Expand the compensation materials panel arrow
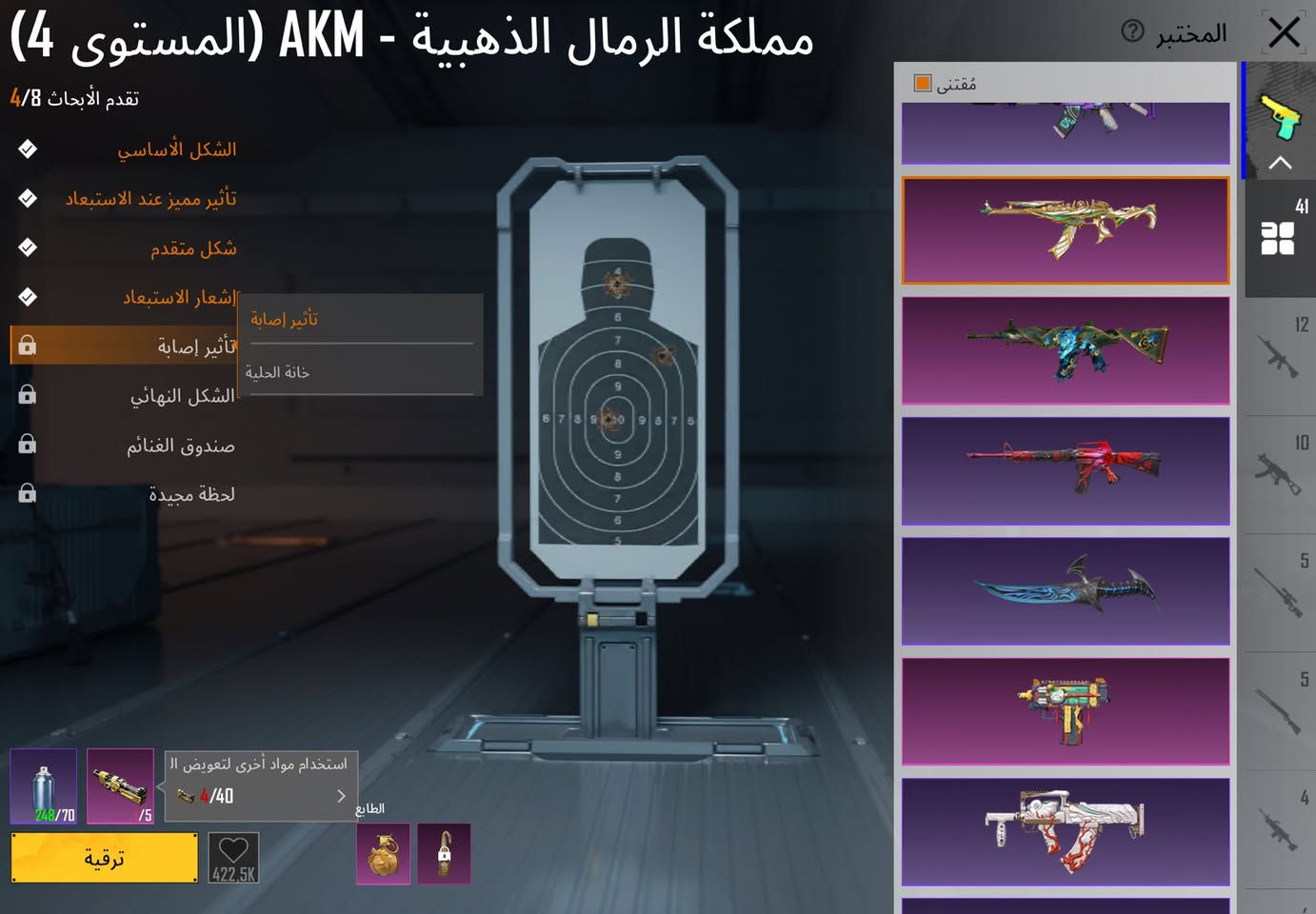1316x914 pixels. (341, 796)
